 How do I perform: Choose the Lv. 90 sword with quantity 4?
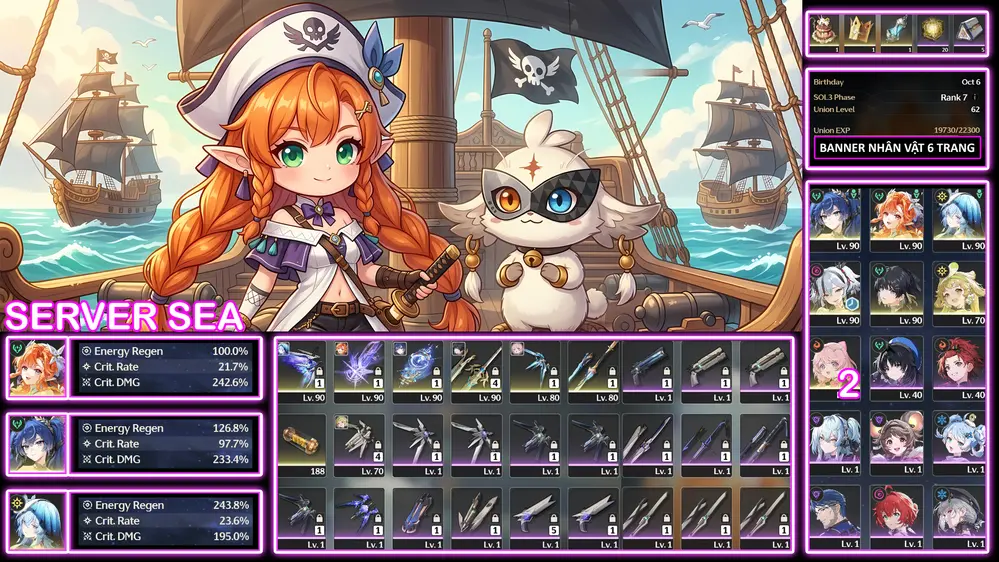coord(477,367)
